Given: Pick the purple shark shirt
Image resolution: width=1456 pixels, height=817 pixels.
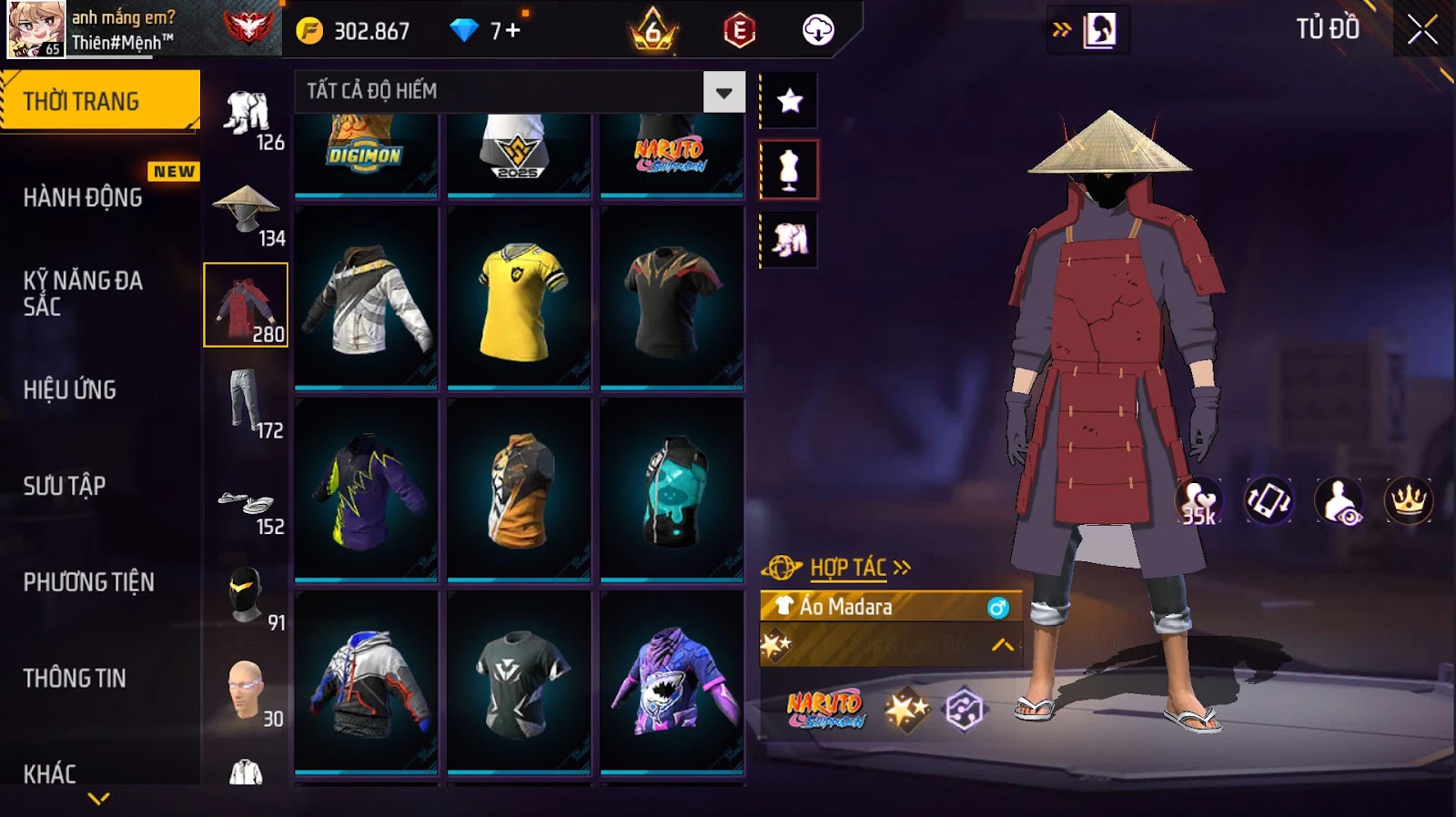Looking at the screenshot, I should coord(672,681).
